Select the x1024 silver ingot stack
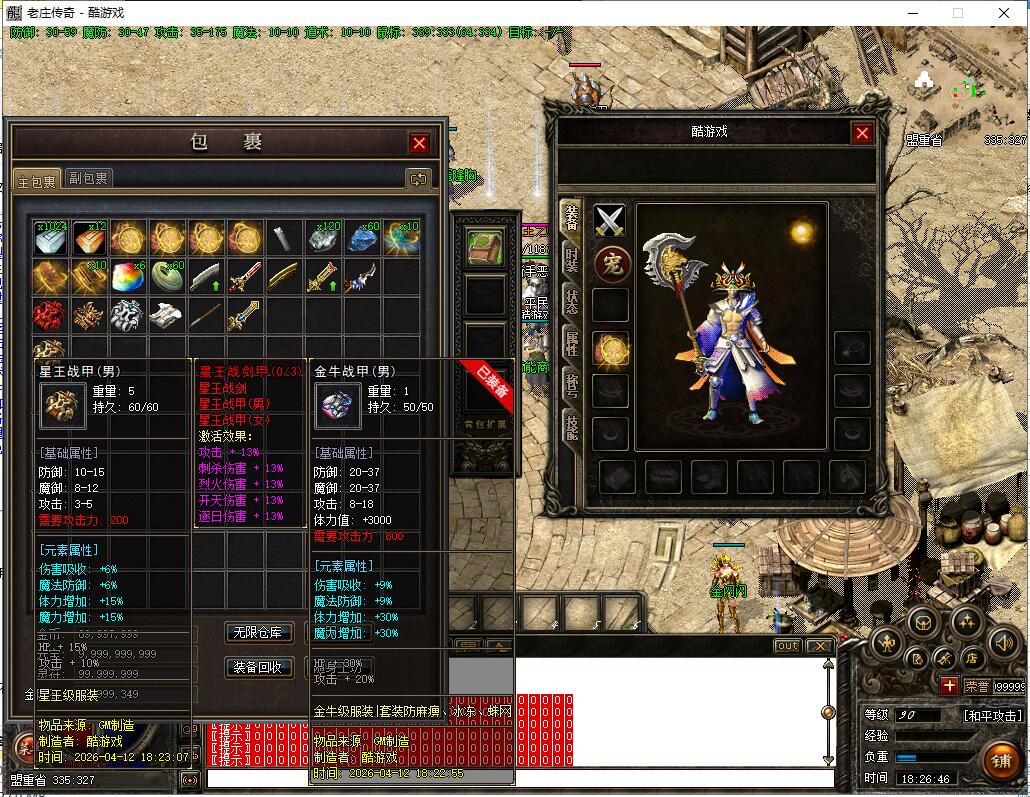This screenshot has width=1030, height=797. 49,238
